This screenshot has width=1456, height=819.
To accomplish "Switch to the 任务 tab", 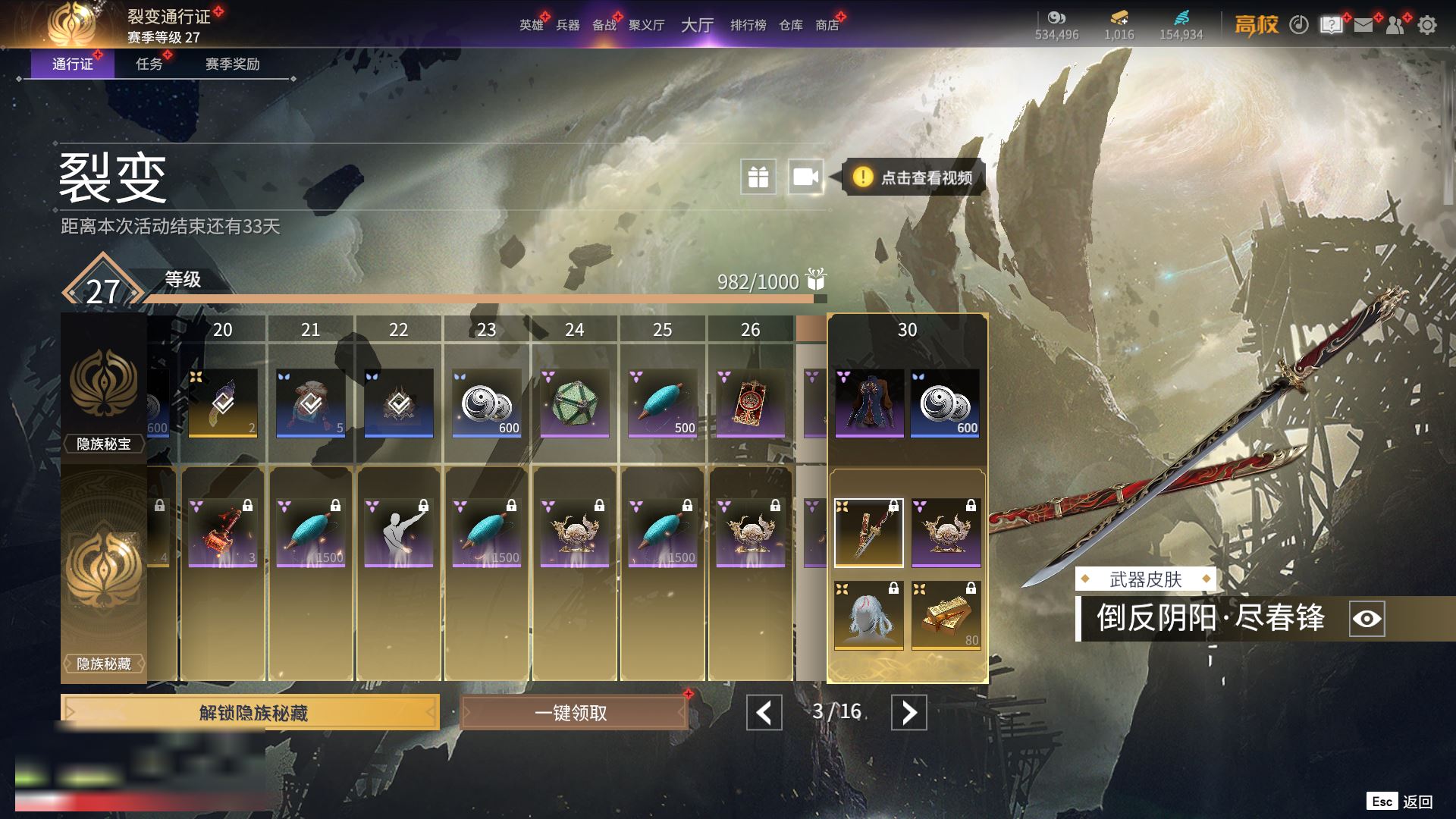I will (149, 64).
